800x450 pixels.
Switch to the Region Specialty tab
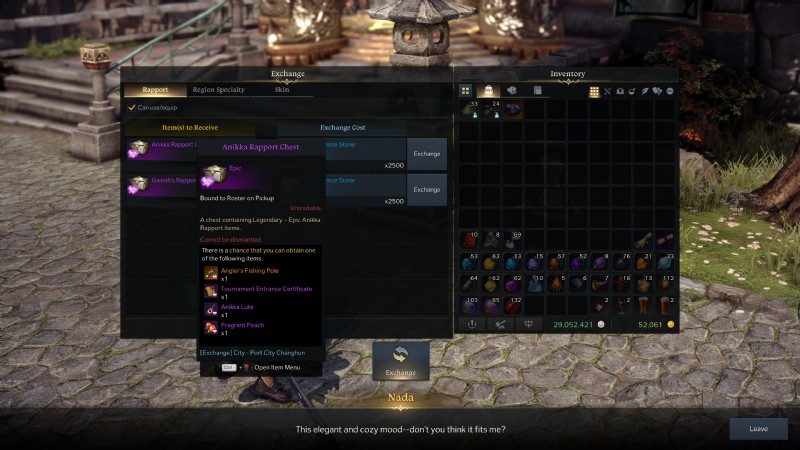click(218, 90)
